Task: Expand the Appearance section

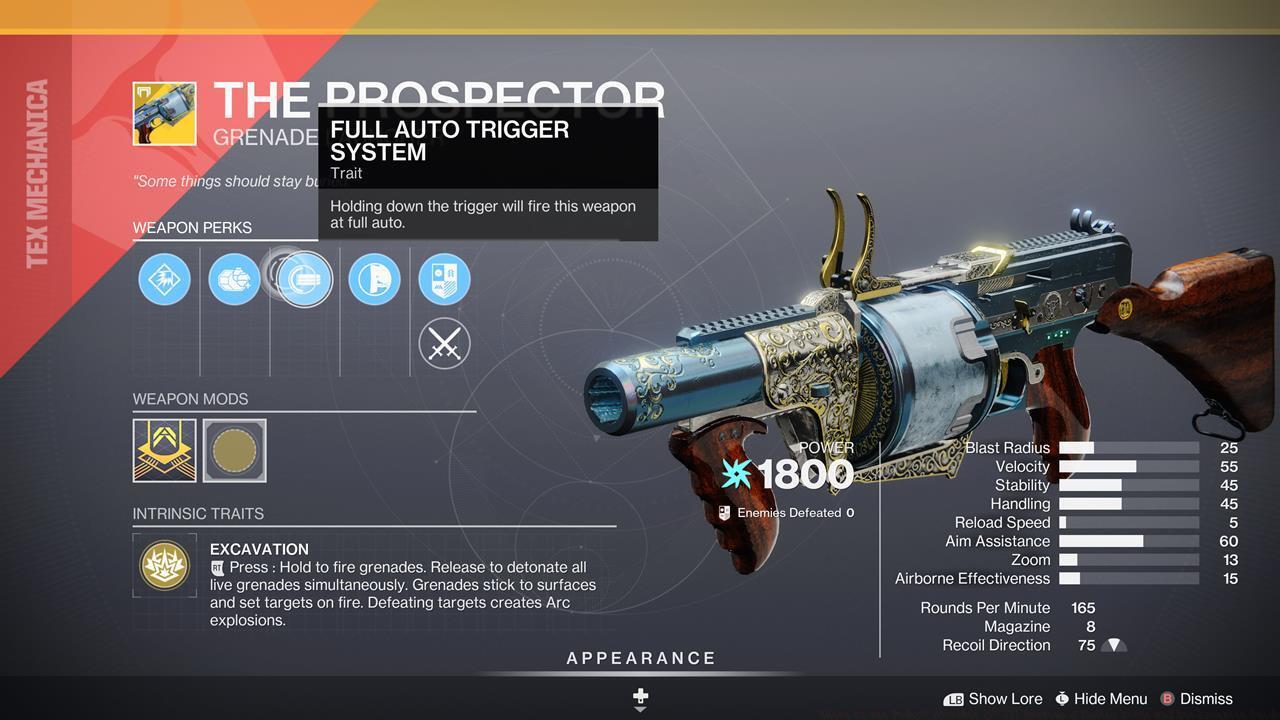Action: pyautogui.click(x=639, y=658)
